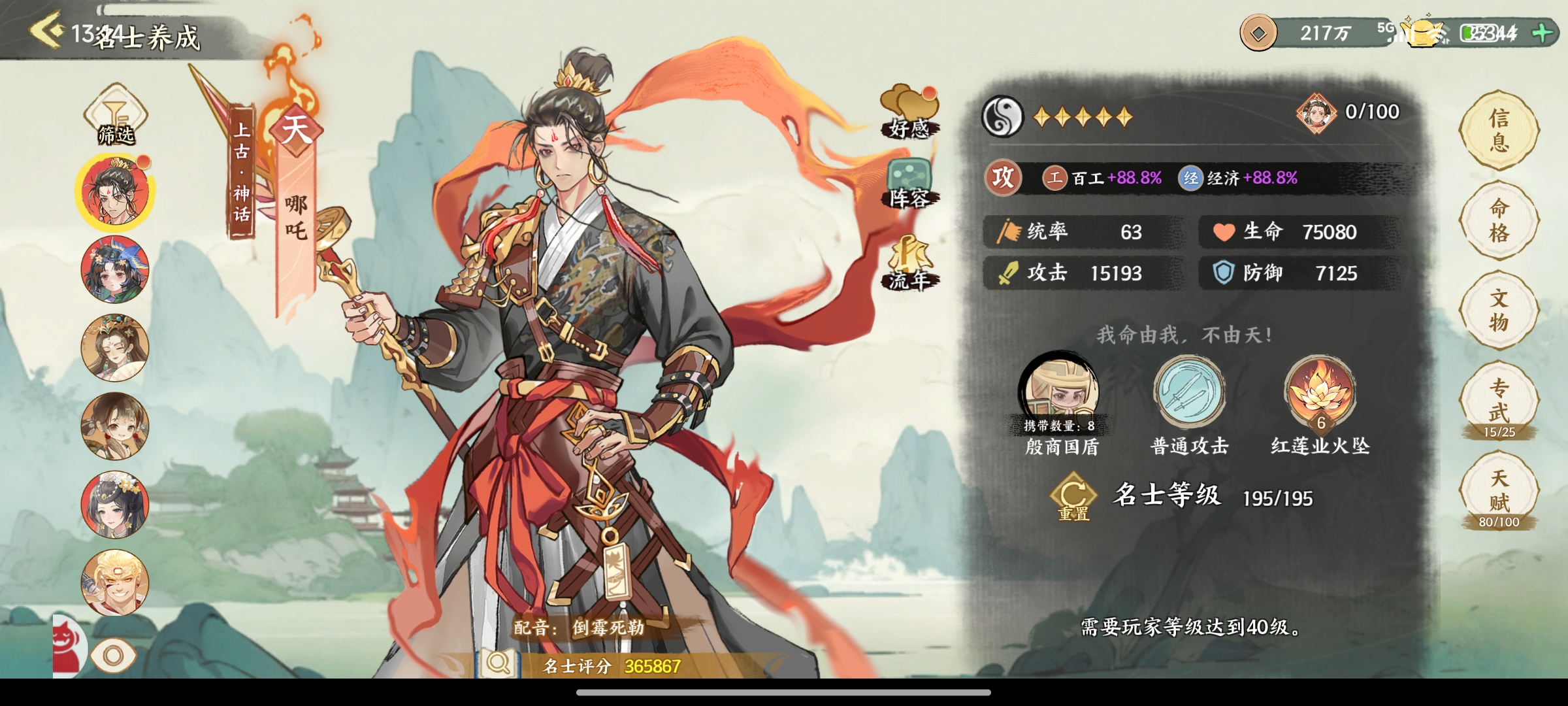Open the magnifier beside 名士评分
Viewport: 1568px width, 706px height.
(498, 664)
